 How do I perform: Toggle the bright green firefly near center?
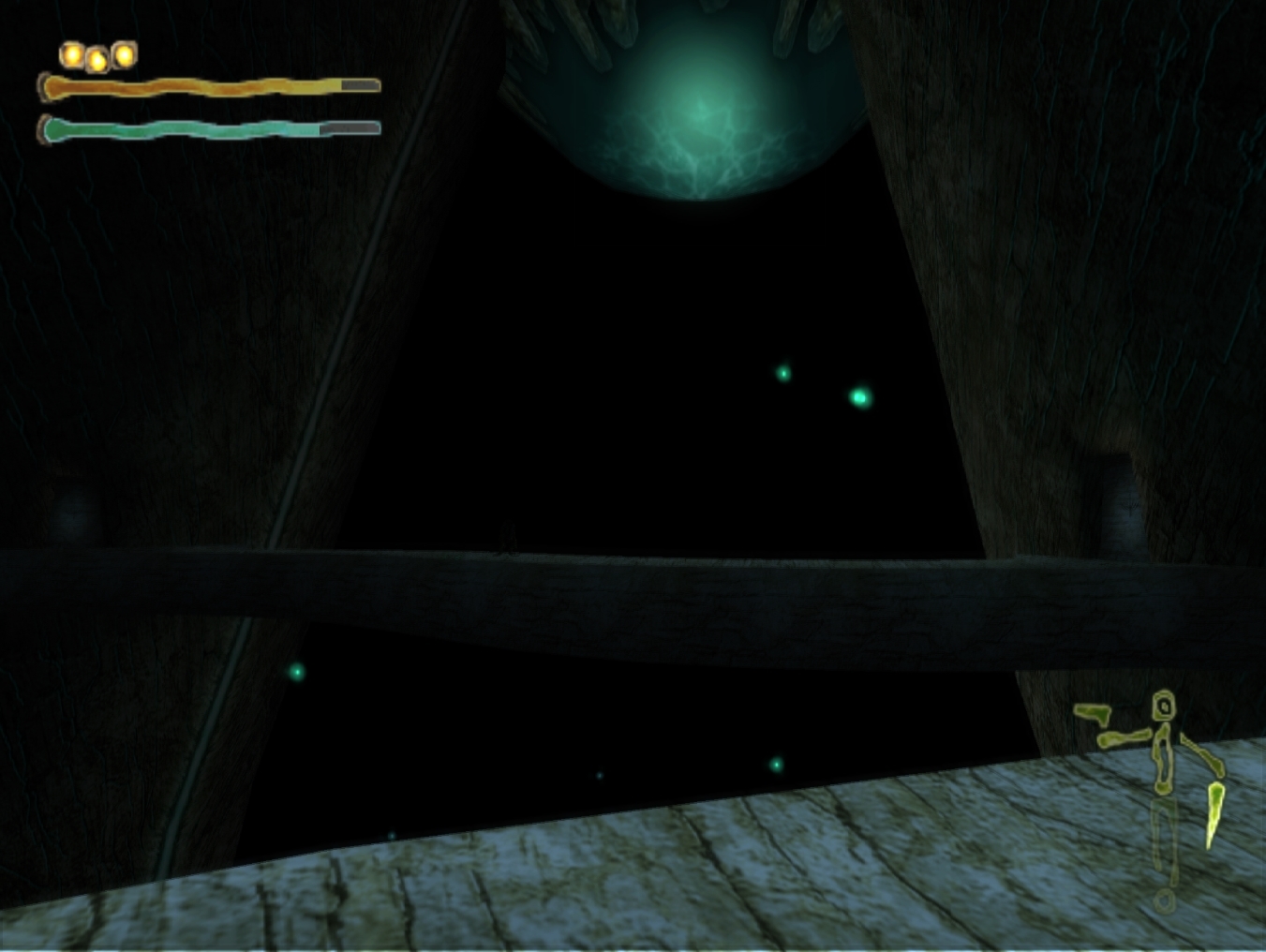(x=859, y=397)
